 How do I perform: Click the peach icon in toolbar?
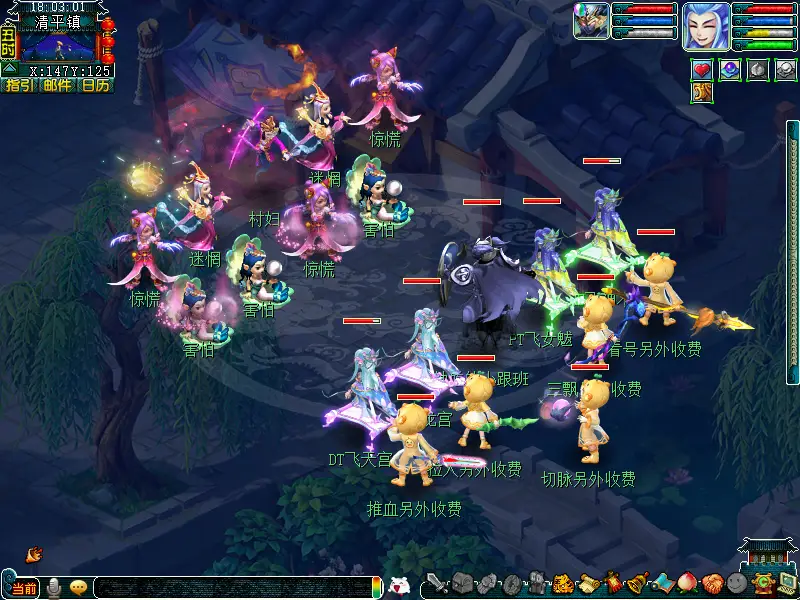click(686, 583)
